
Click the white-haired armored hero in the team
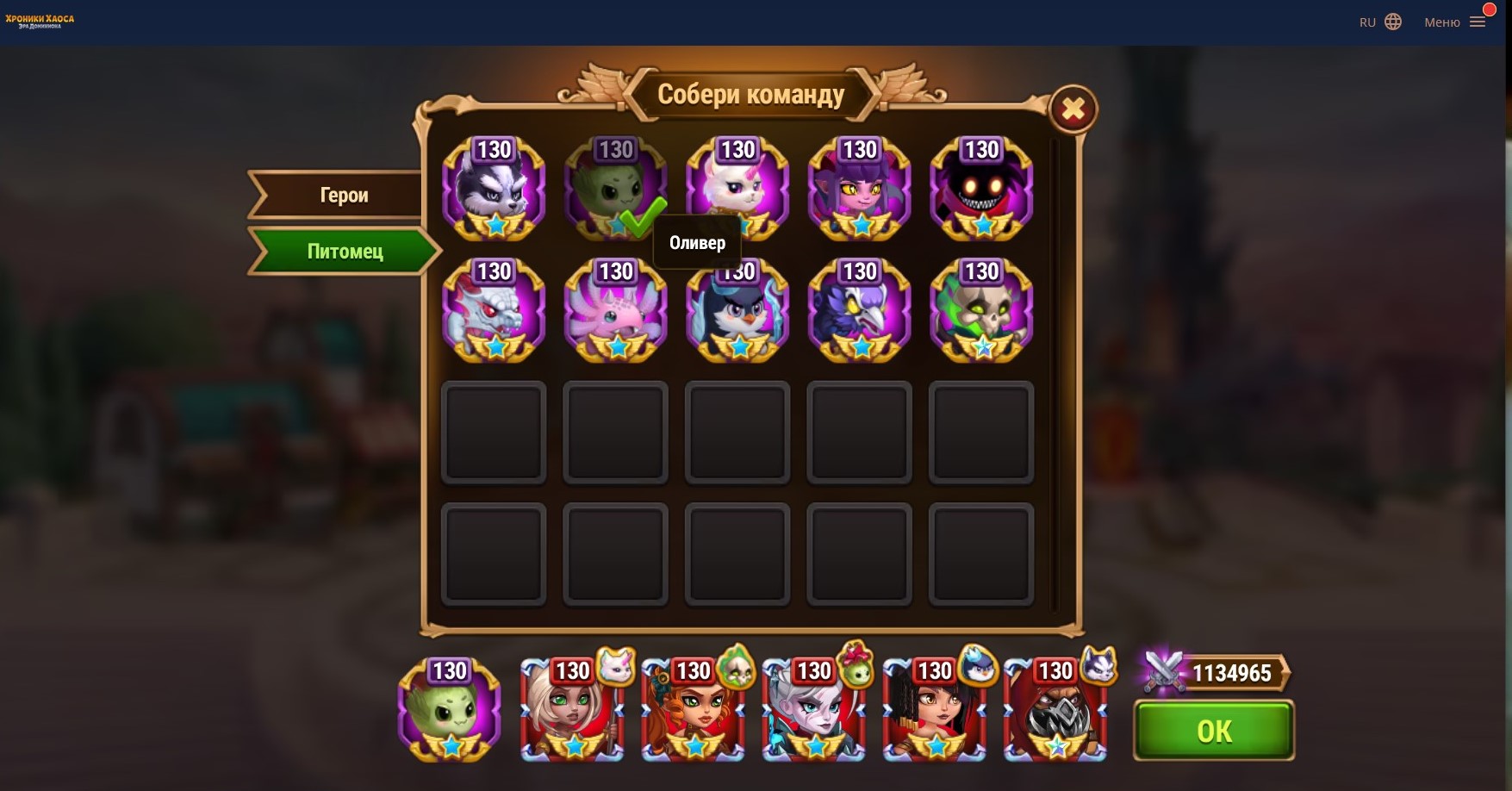click(812, 712)
